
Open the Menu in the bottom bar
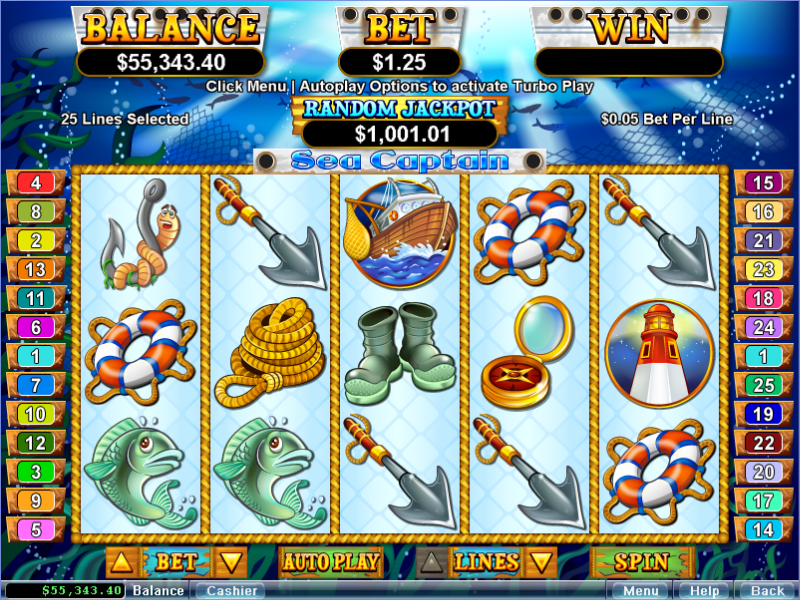[640, 591]
